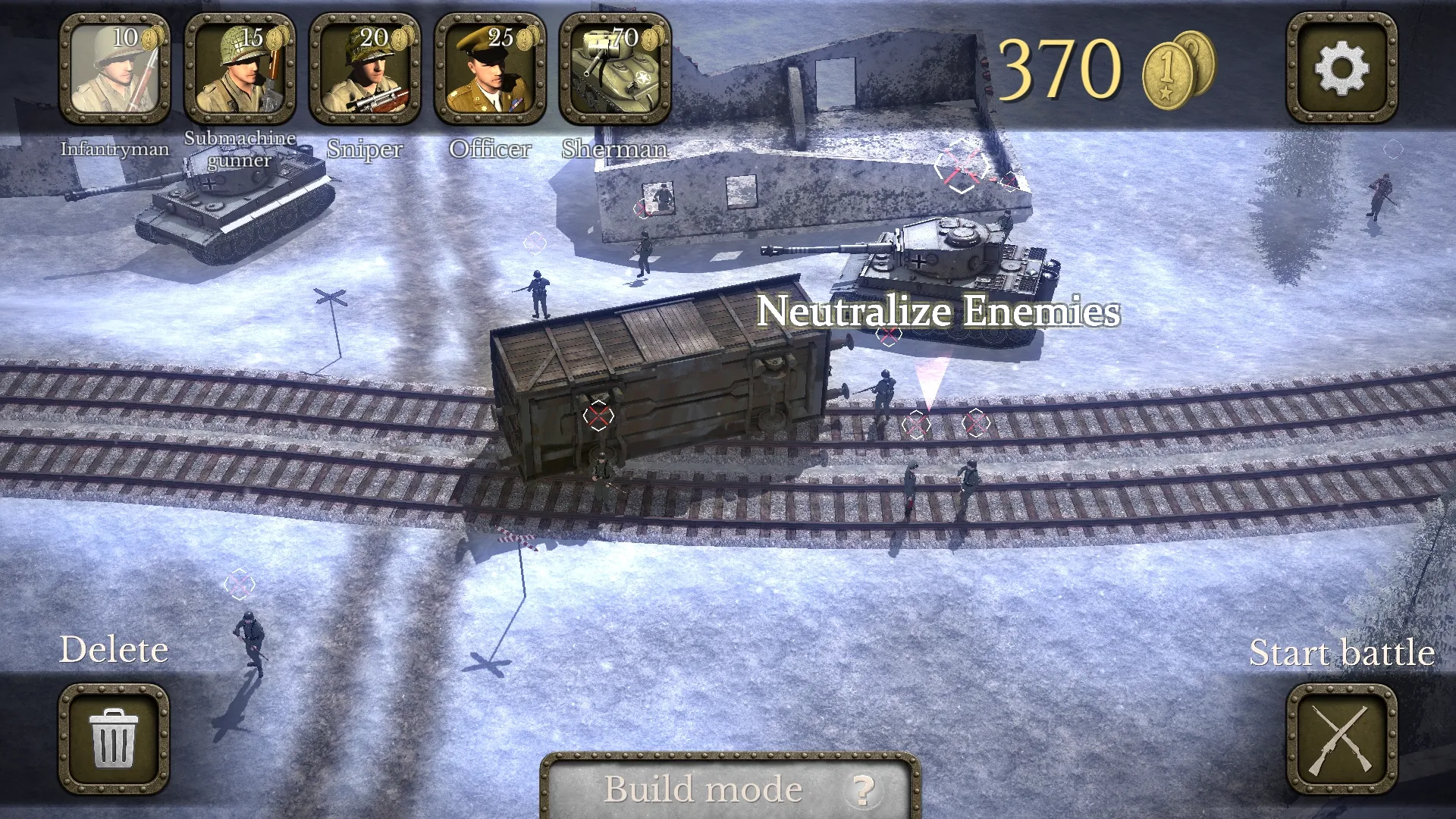Select the Sherman tank unit card
The image size is (1456, 819).
click(x=616, y=68)
